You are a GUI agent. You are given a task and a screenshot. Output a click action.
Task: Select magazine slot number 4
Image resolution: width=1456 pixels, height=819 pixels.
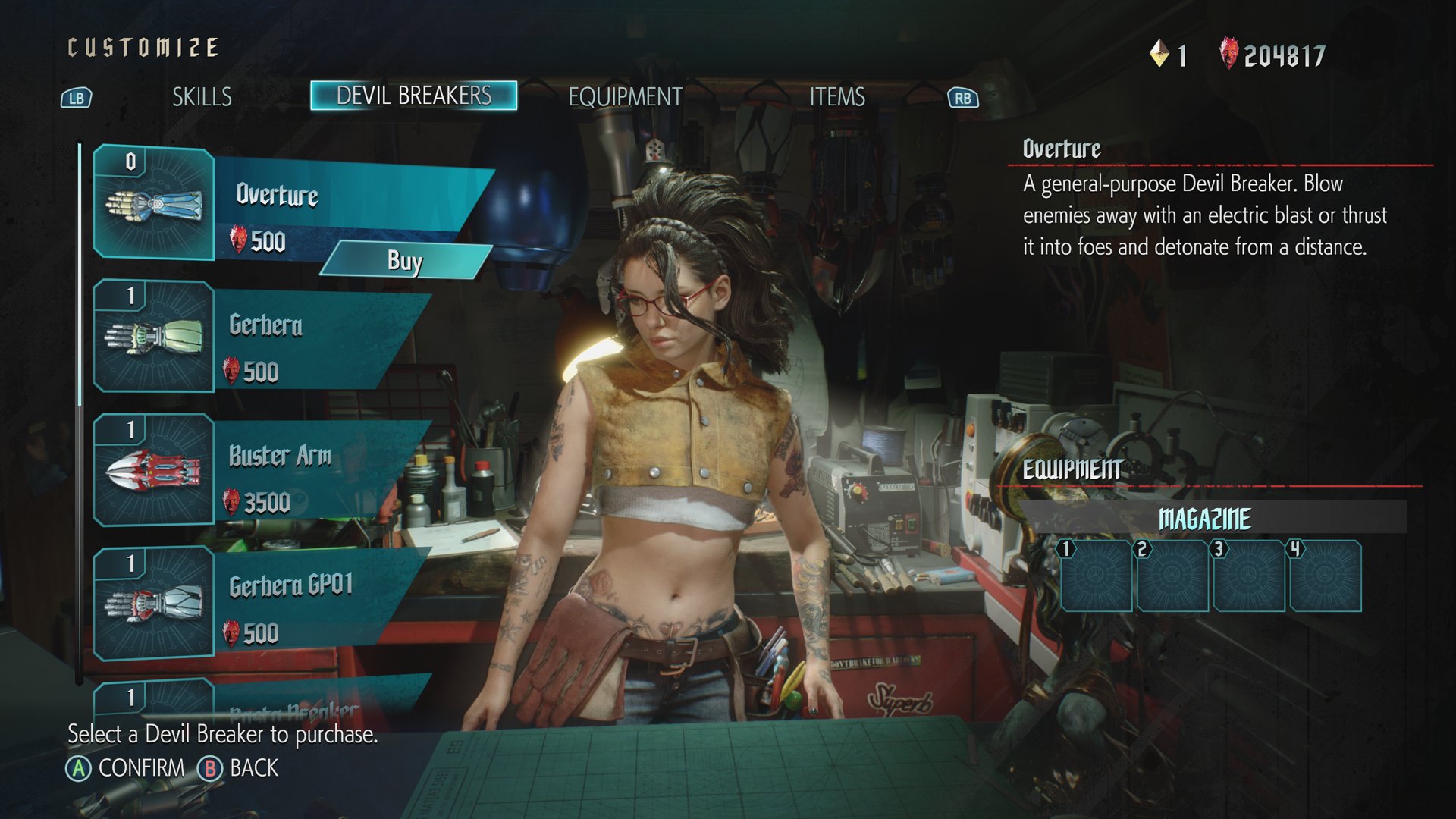pyautogui.click(x=1325, y=576)
